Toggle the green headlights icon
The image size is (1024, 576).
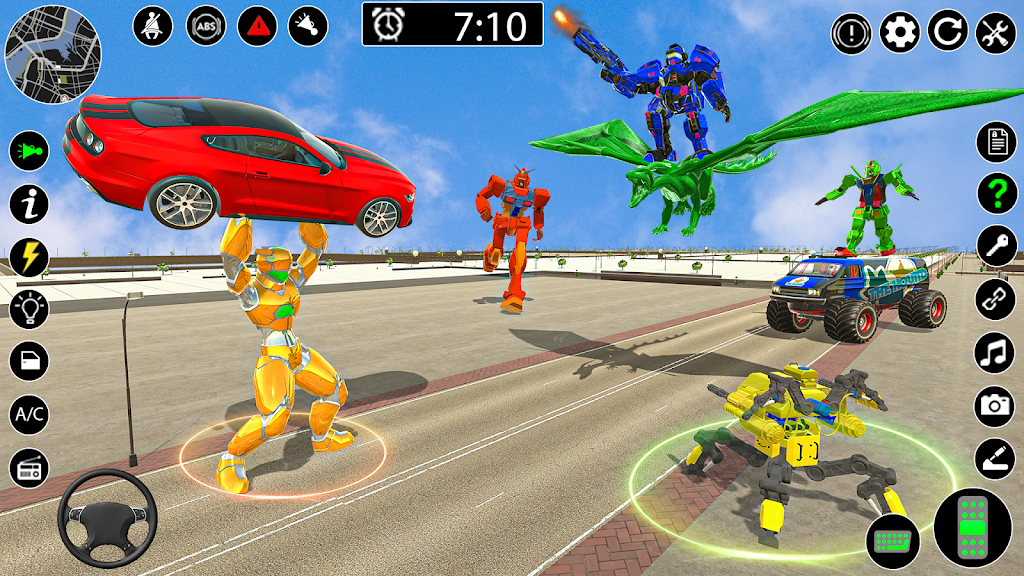point(29,152)
